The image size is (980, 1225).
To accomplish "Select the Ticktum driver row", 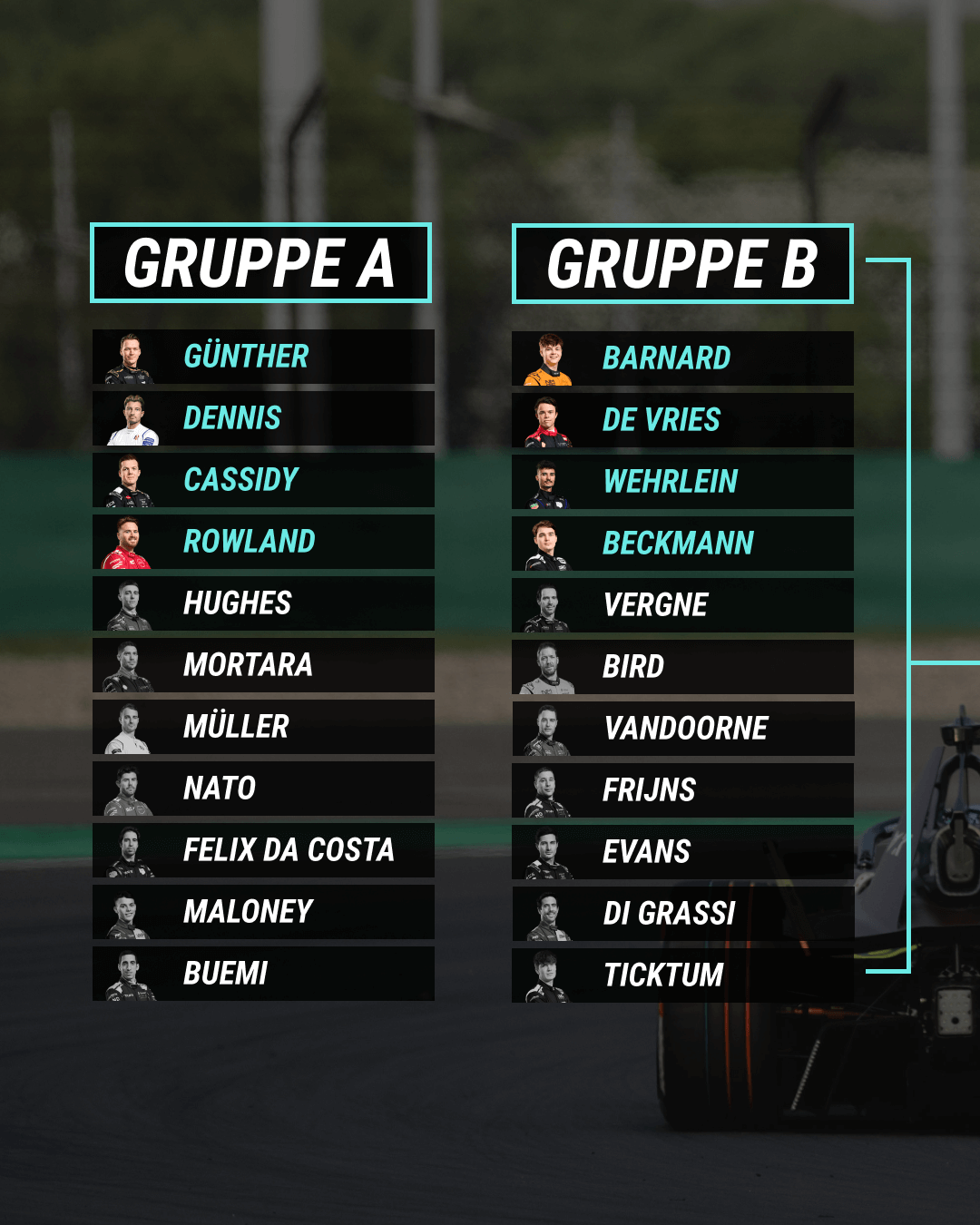I will tap(682, 975).
